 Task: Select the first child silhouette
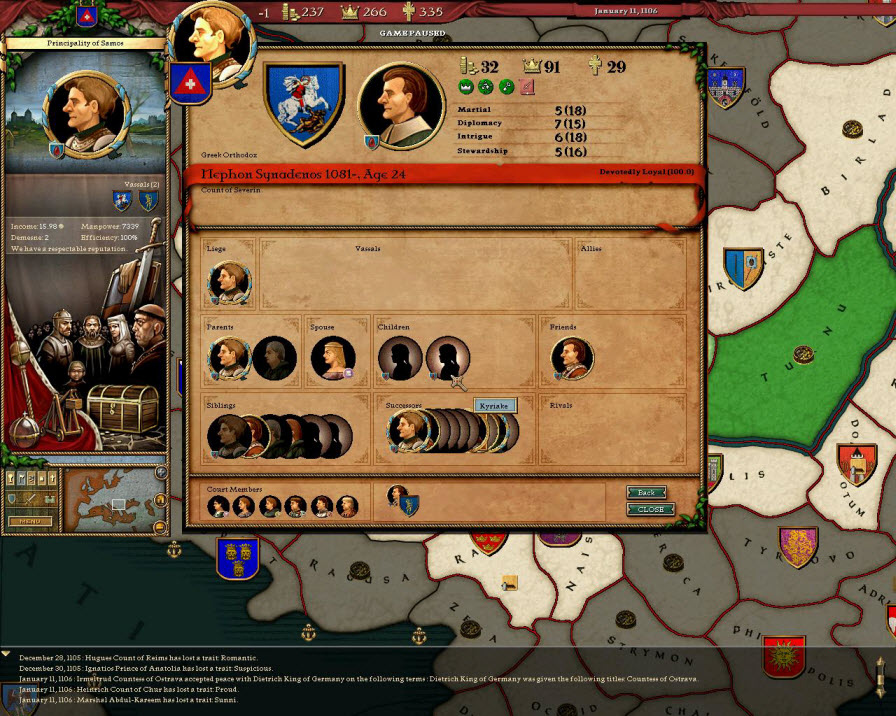pyautogui.click(x=400, y=358)
